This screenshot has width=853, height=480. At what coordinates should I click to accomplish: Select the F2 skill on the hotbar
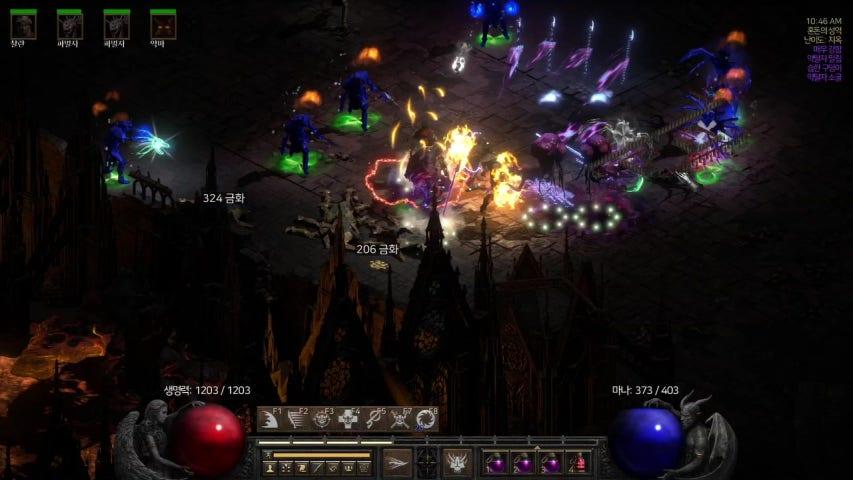click(x=297, y=420)
